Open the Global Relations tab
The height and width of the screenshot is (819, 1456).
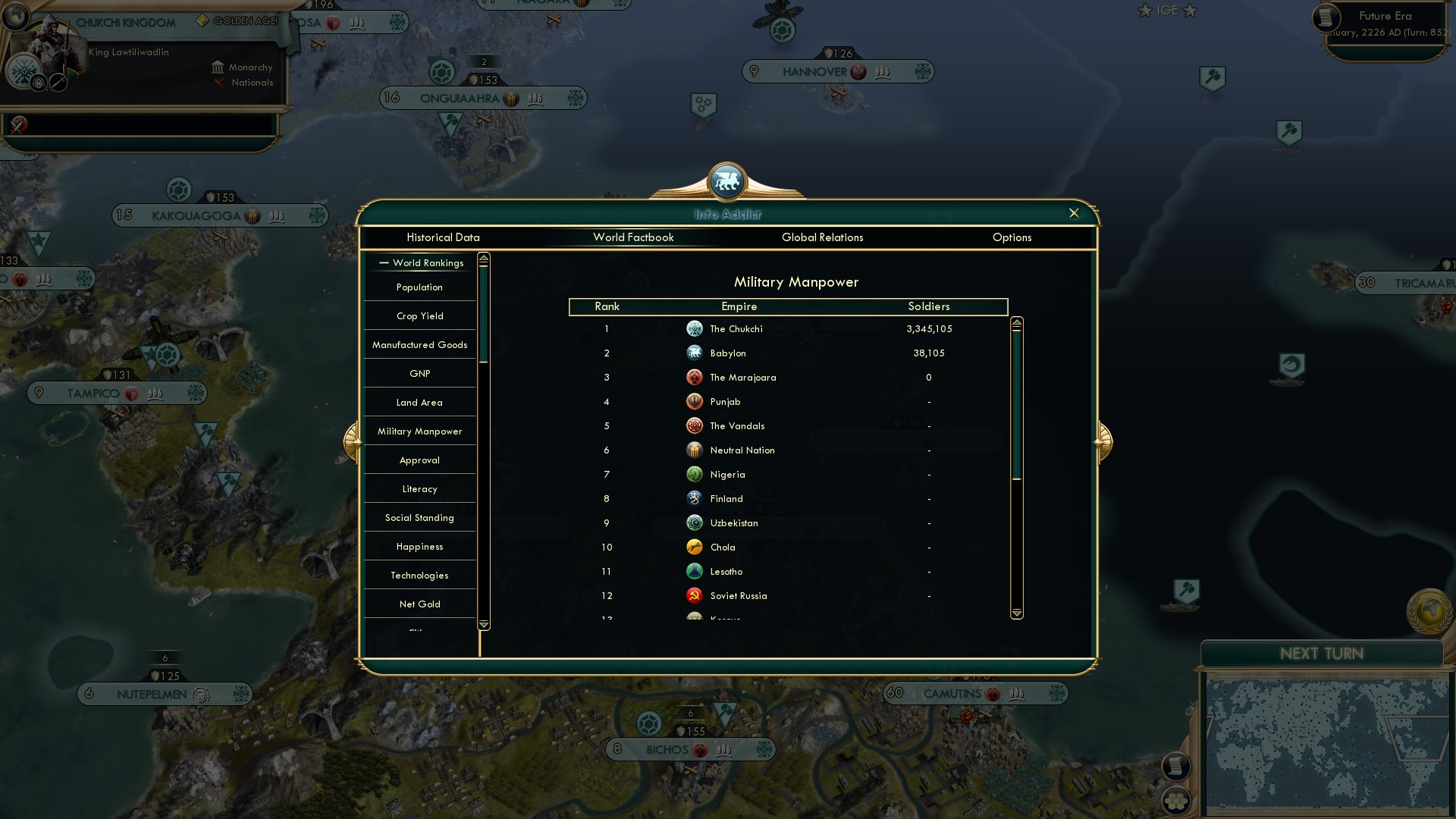coord(823,237)
